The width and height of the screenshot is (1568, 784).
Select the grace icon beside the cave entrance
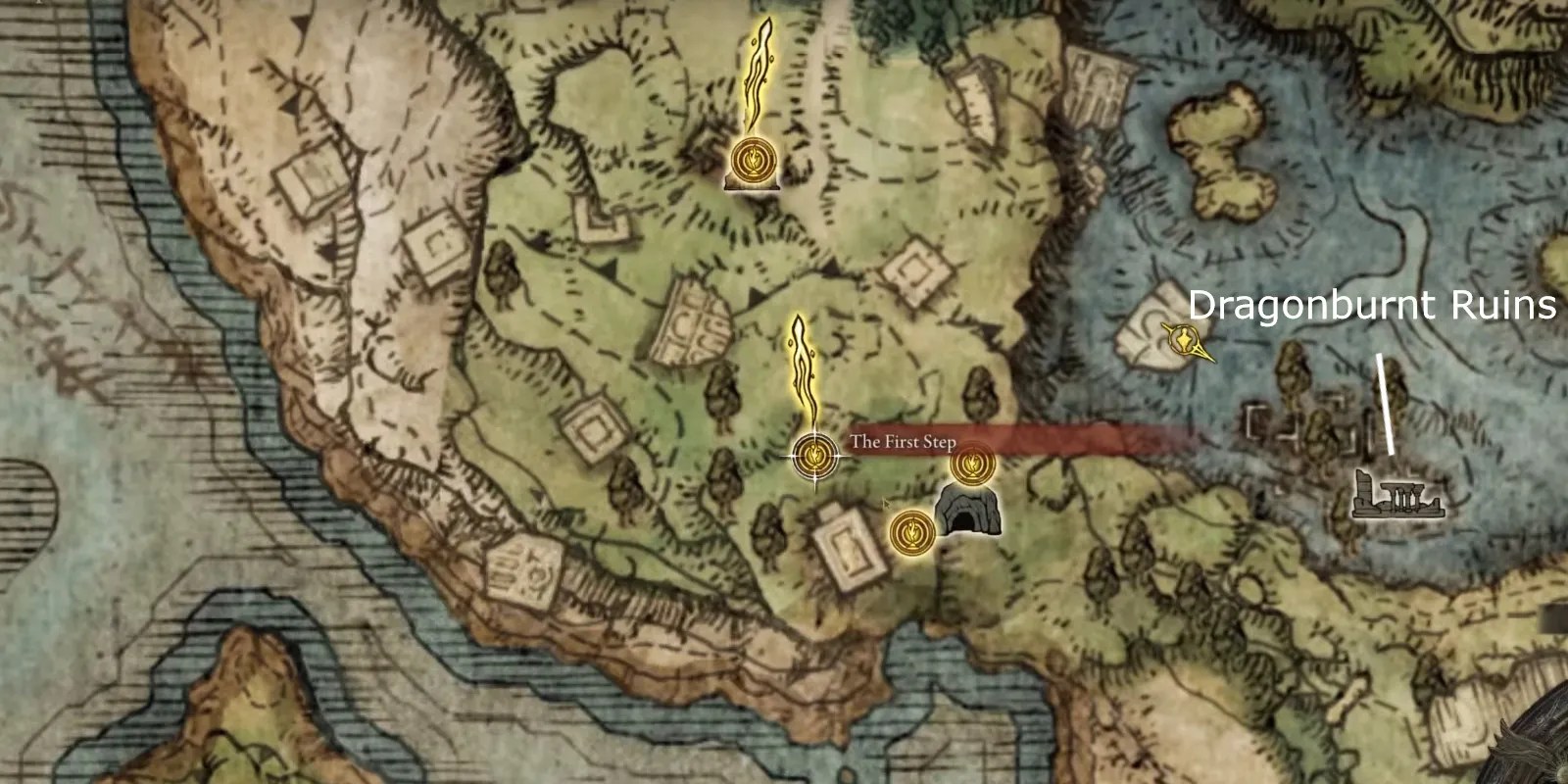click(911, 531)
